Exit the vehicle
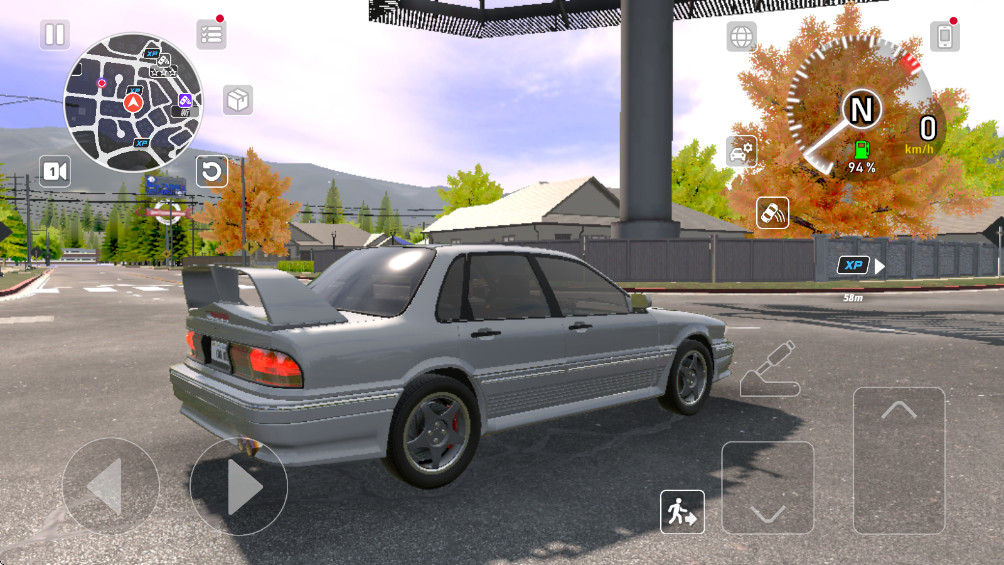Screen dimensions: 1004x565 coord(682,512)
